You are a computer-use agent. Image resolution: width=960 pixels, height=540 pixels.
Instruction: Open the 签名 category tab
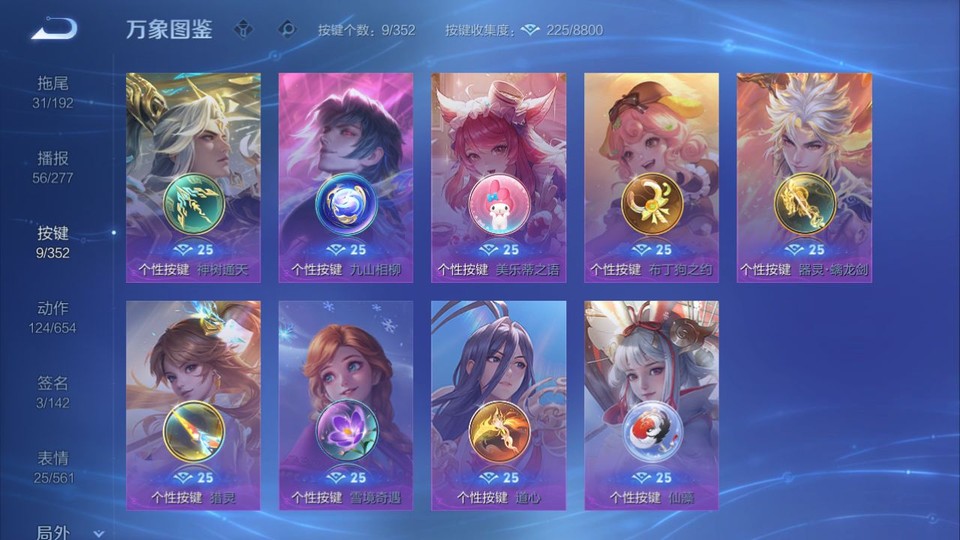coord(53,392)
